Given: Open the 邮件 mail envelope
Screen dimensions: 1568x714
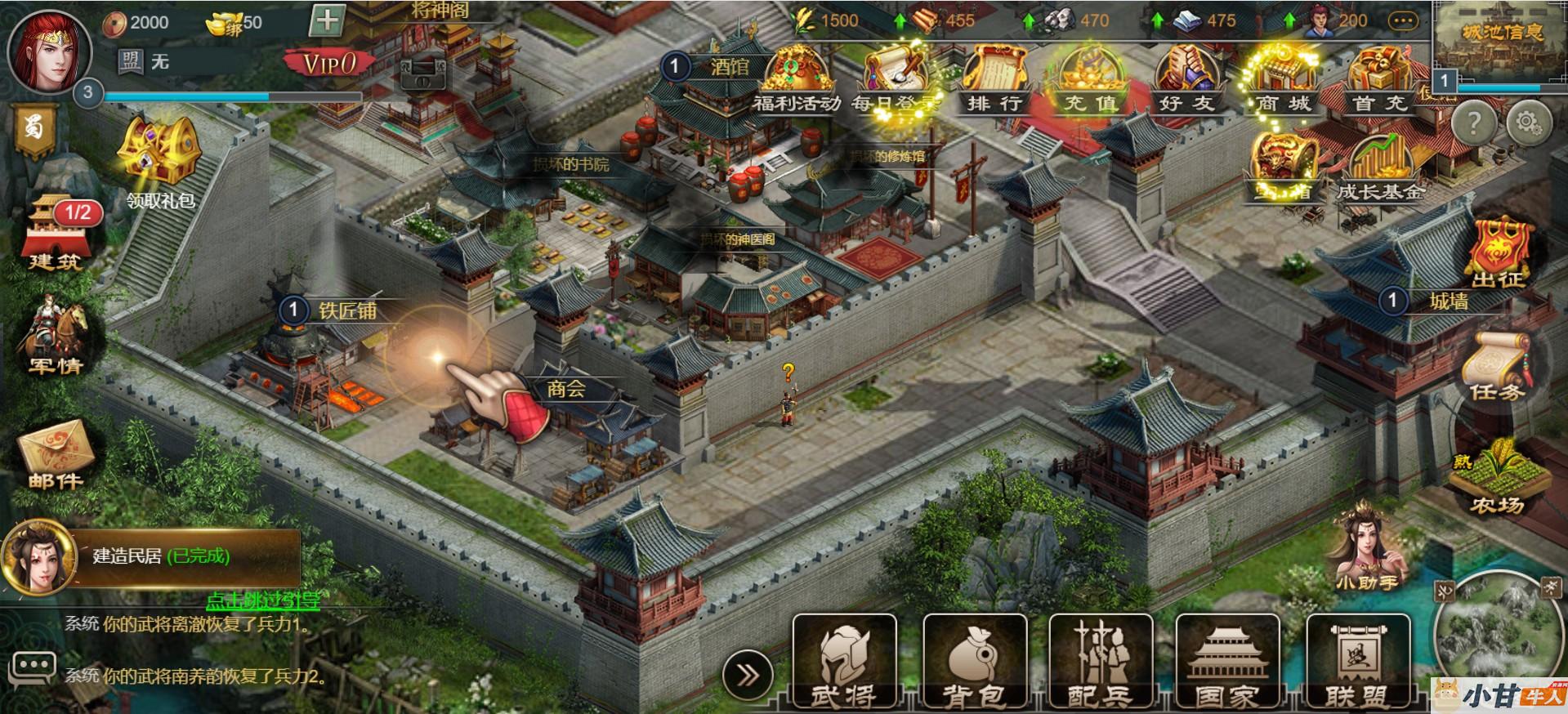Looking at the screenshot, I should [x=56, y=455].
